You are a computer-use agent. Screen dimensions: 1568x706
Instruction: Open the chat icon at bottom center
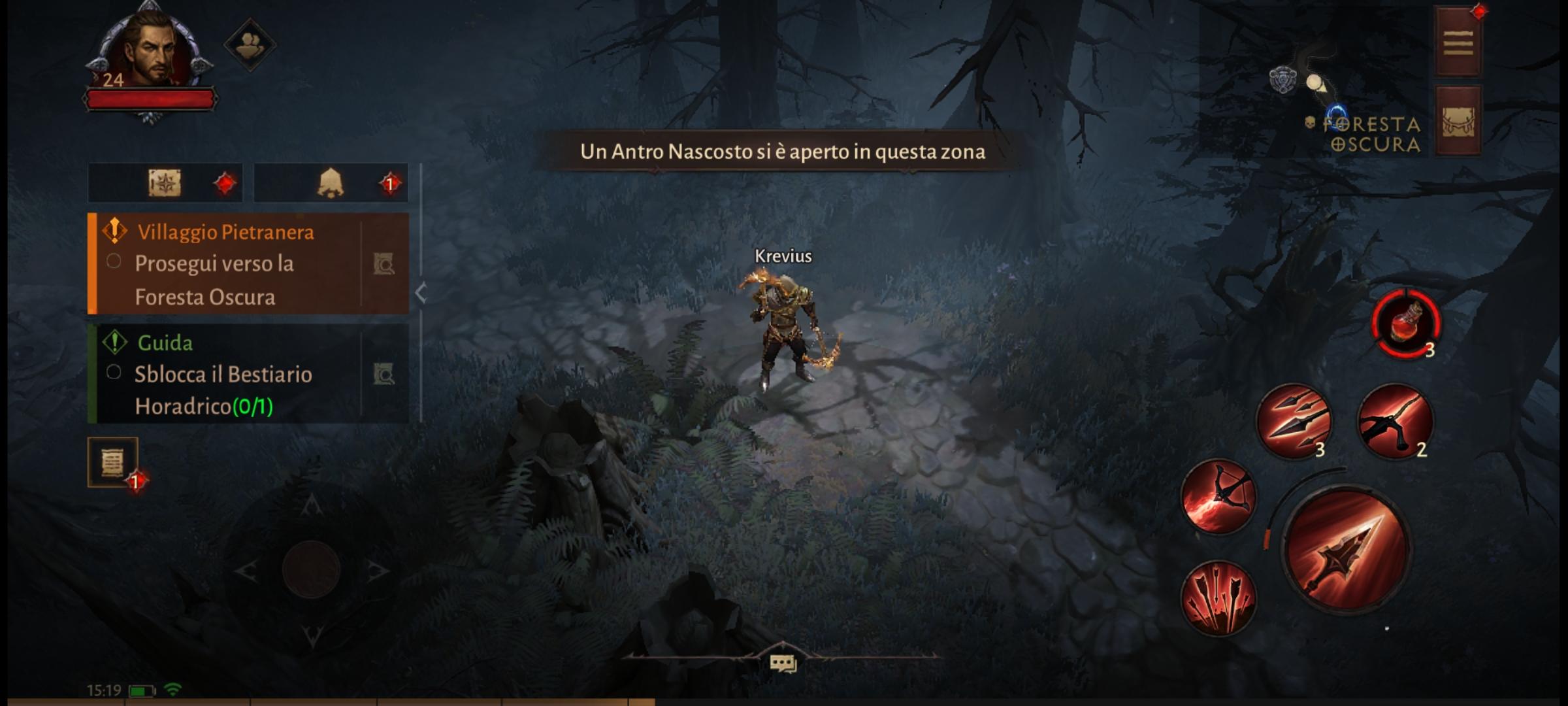click(784, 663)
